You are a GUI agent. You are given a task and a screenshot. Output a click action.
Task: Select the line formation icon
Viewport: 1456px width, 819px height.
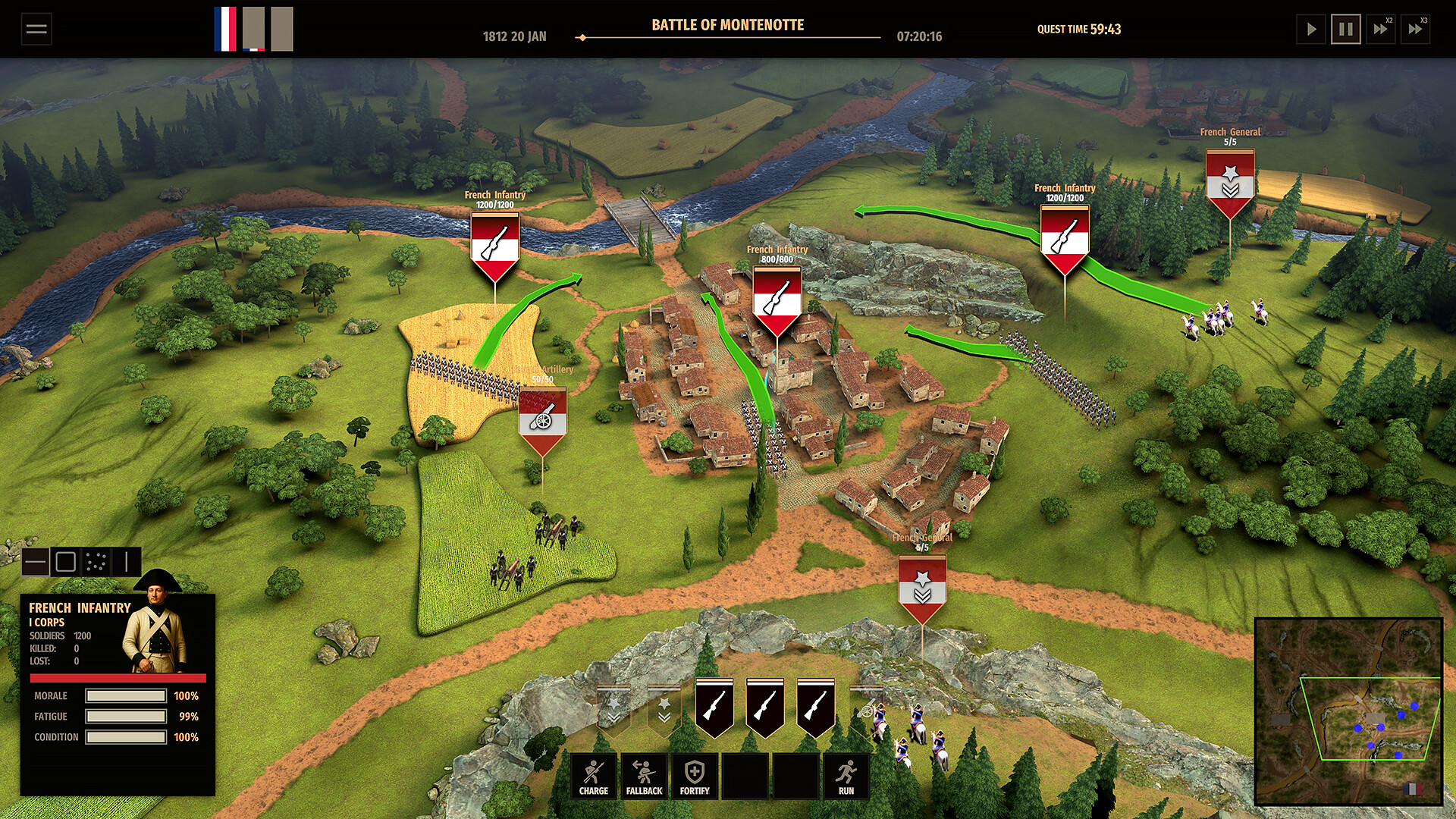(x=36, y=563)
